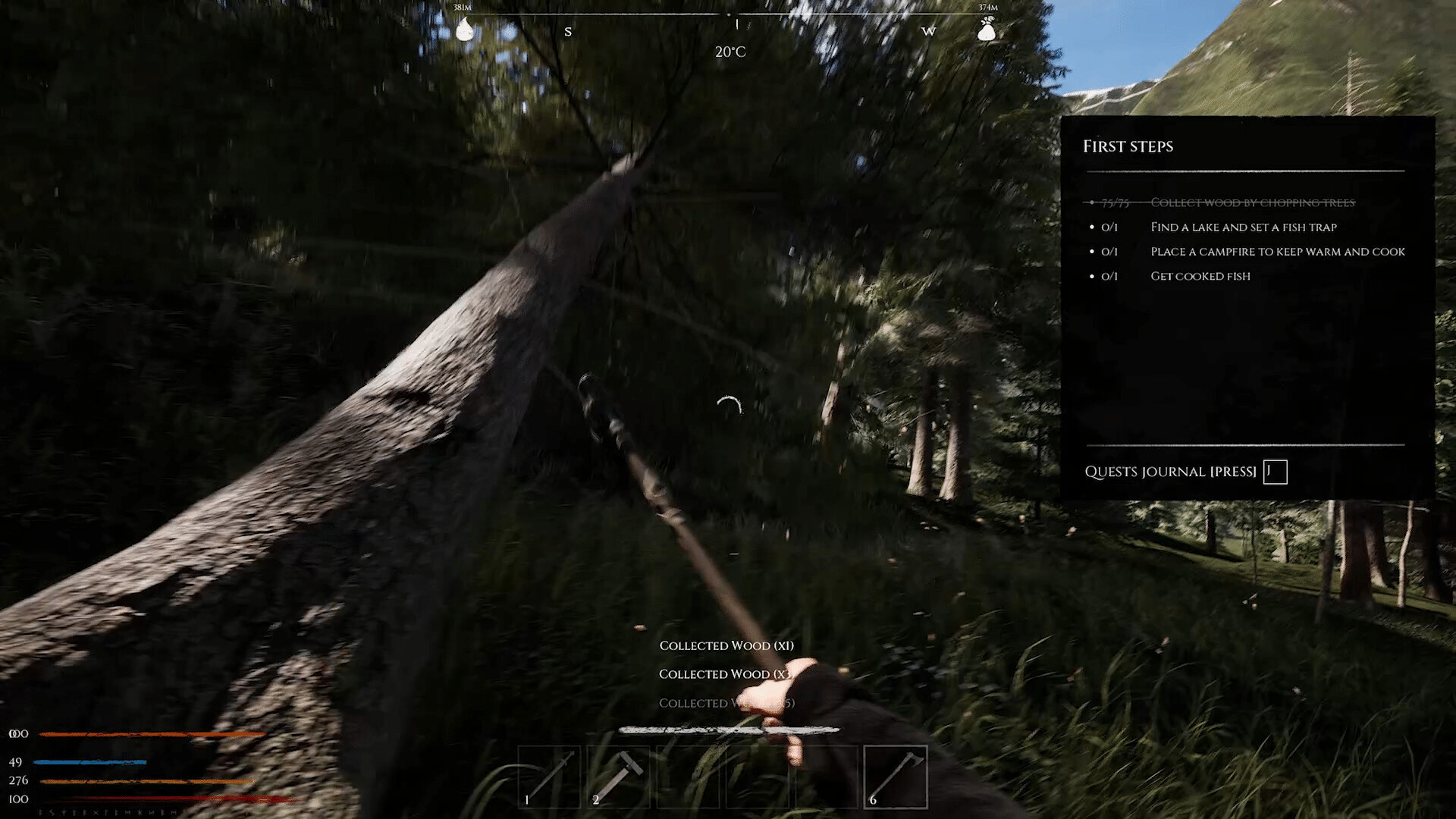Click the First Steps quest title
Screen dimensions: 1456x819
(1128, 146)
